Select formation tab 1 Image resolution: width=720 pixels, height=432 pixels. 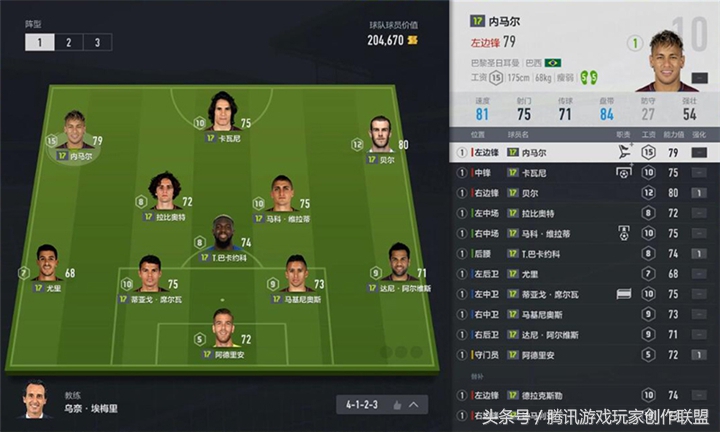tap(40, 42)
